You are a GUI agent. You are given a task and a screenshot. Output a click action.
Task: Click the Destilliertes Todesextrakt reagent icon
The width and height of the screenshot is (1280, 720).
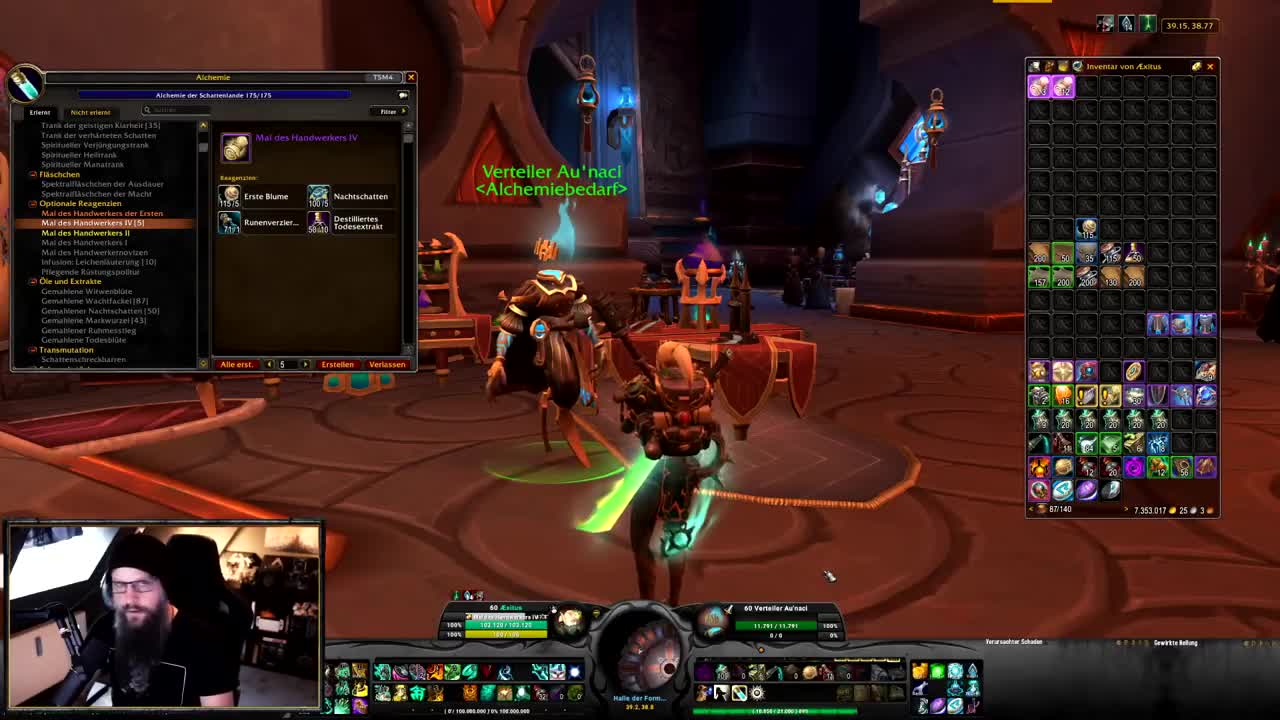pos(318,222)
